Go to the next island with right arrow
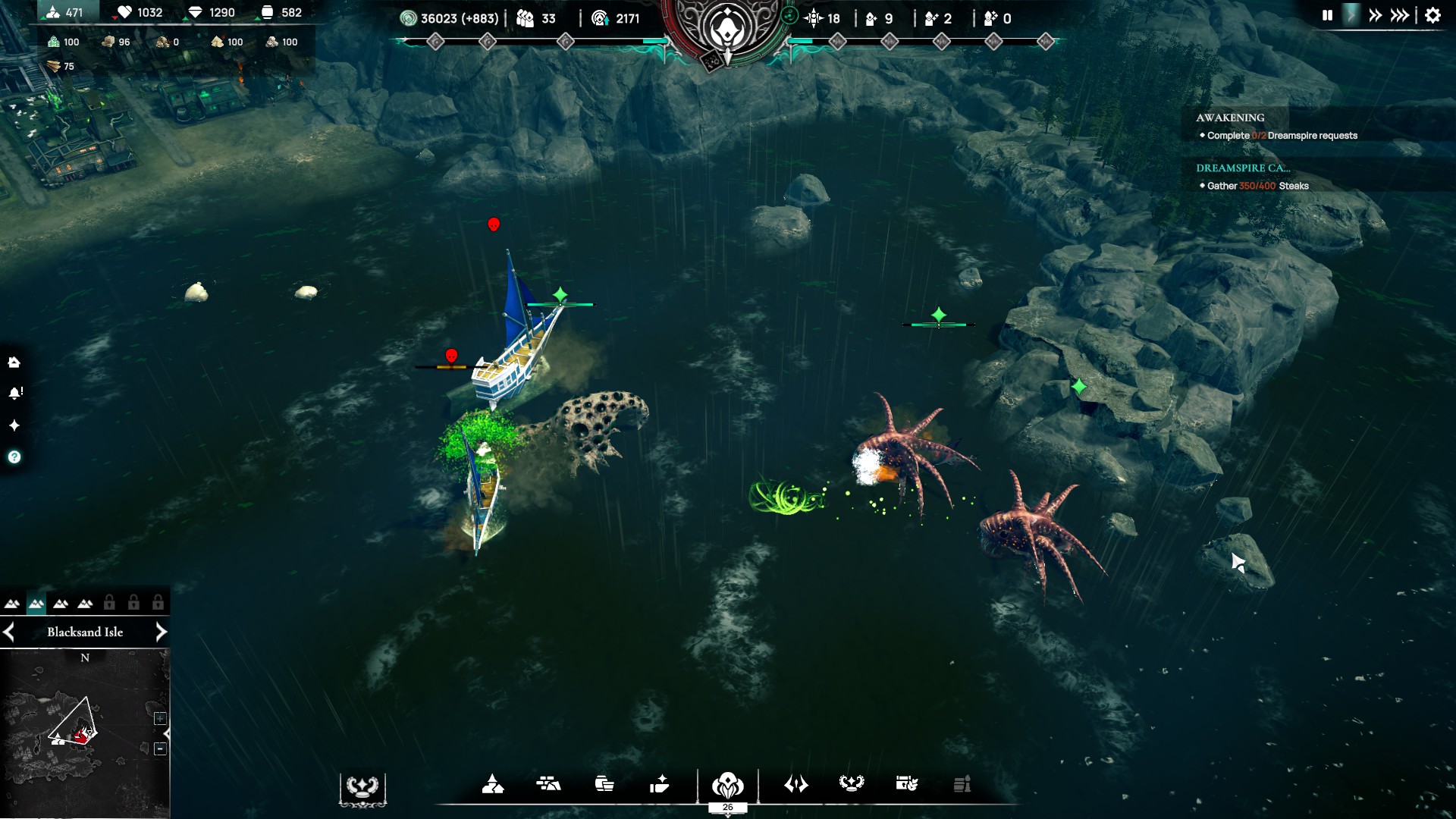Image resolution: width=1456 pixels, height=819 pixels. (161, 632)
